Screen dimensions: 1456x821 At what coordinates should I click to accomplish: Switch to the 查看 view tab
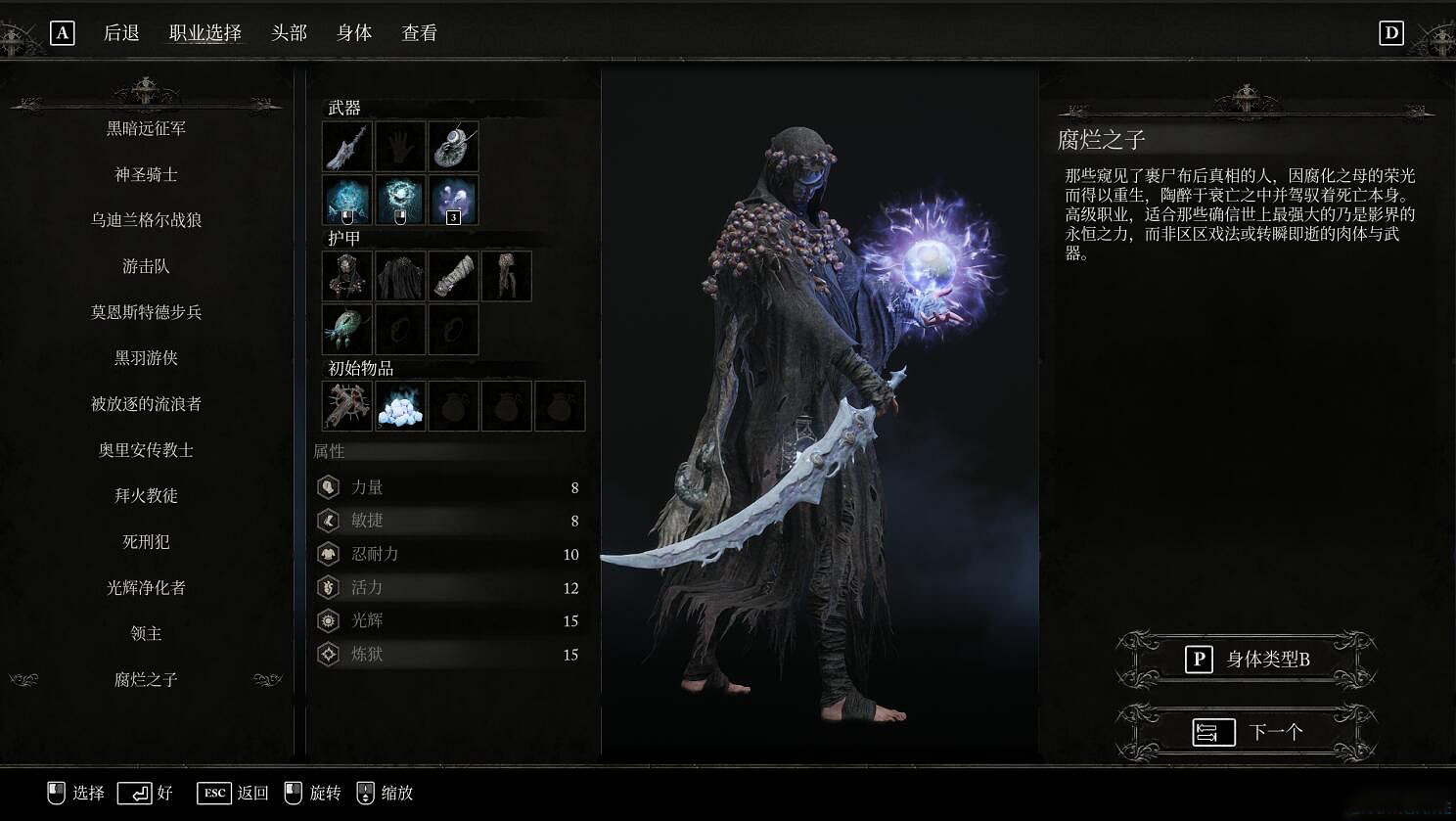pos(417,32)
